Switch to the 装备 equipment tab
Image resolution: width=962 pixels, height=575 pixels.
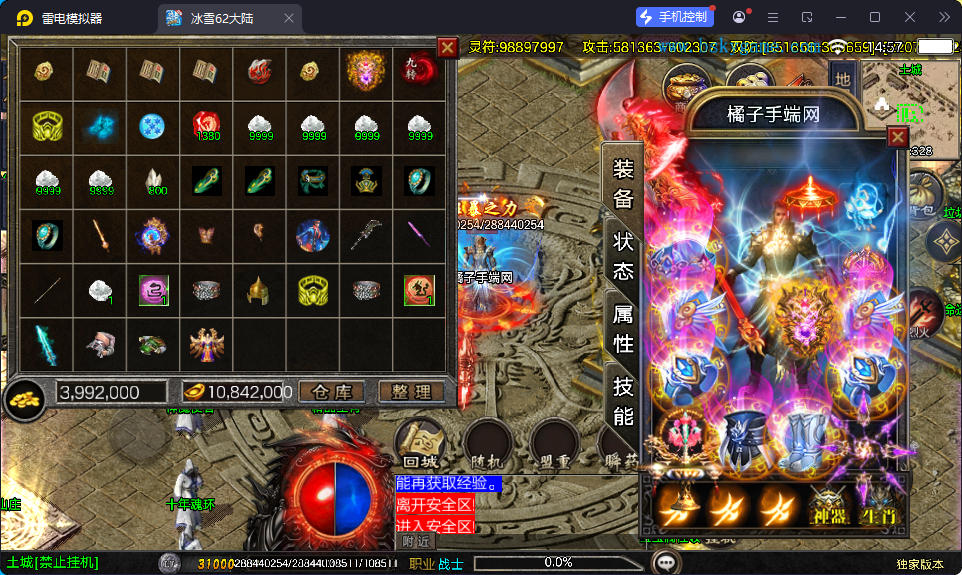point(623,183)
